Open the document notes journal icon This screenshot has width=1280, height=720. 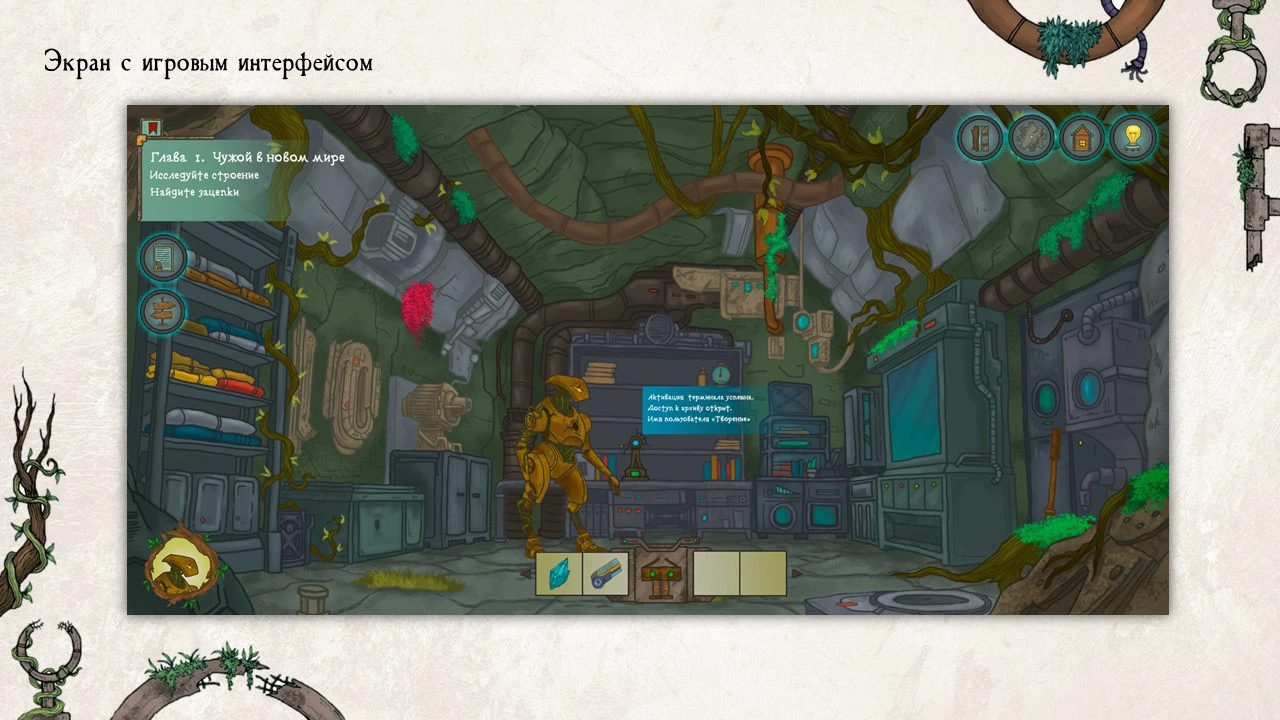[x=161, y=258]
